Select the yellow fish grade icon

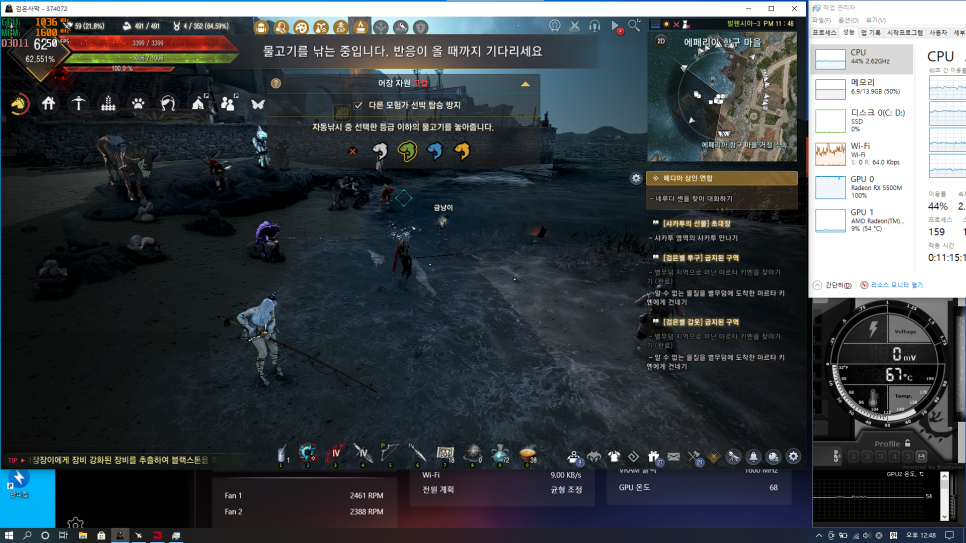click(x=461, y=151)
